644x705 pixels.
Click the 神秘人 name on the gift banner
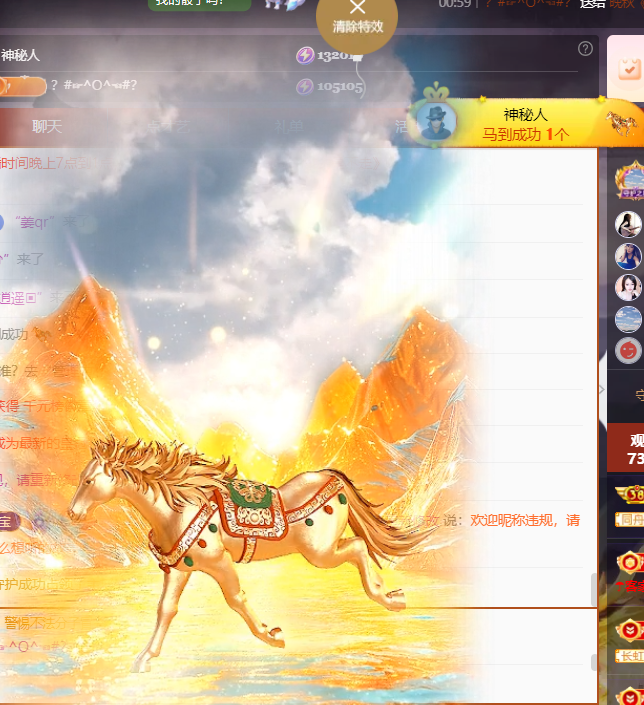tap(525, 115)
